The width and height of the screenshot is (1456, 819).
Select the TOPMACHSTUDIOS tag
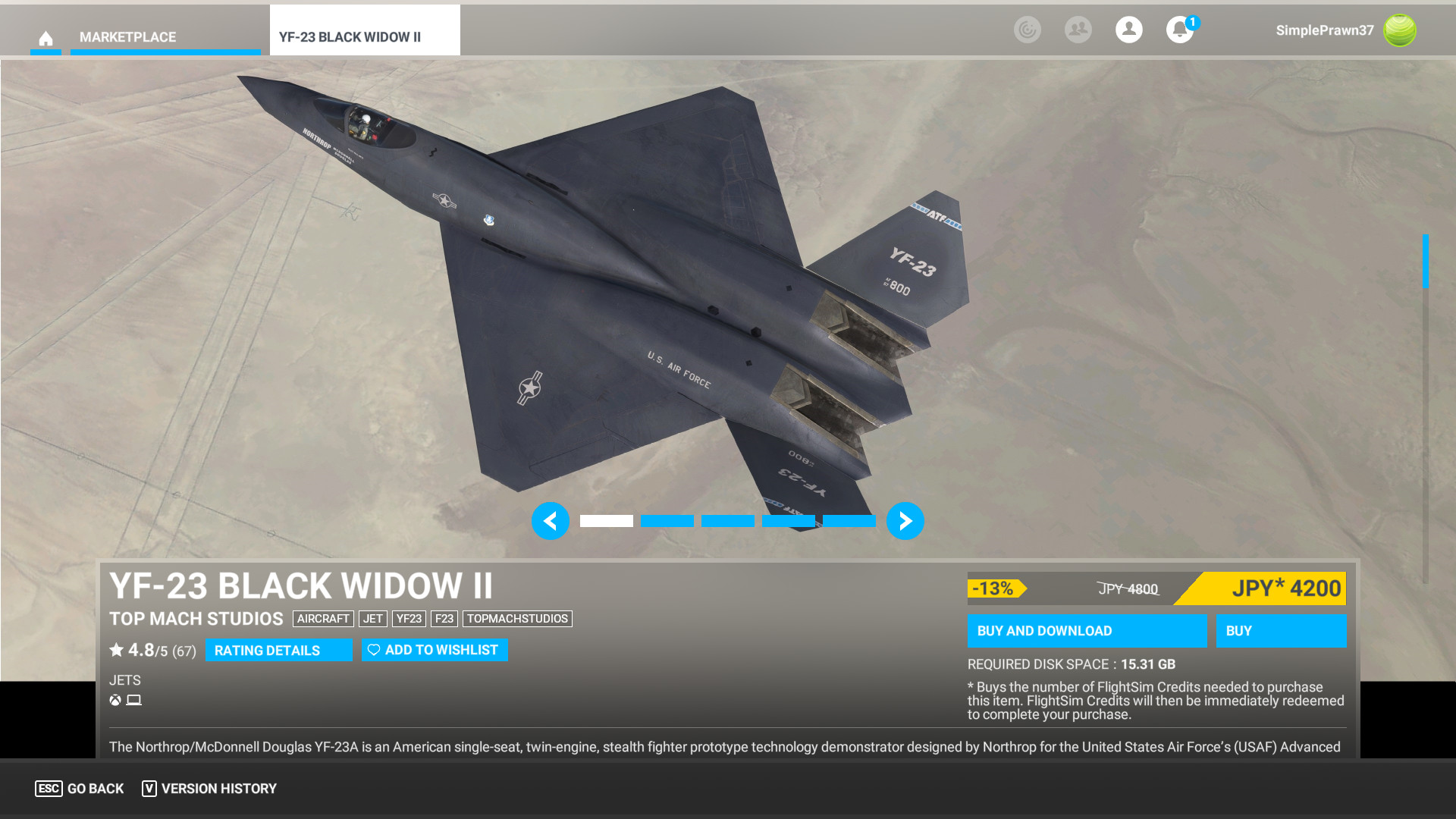coord(517,619)
